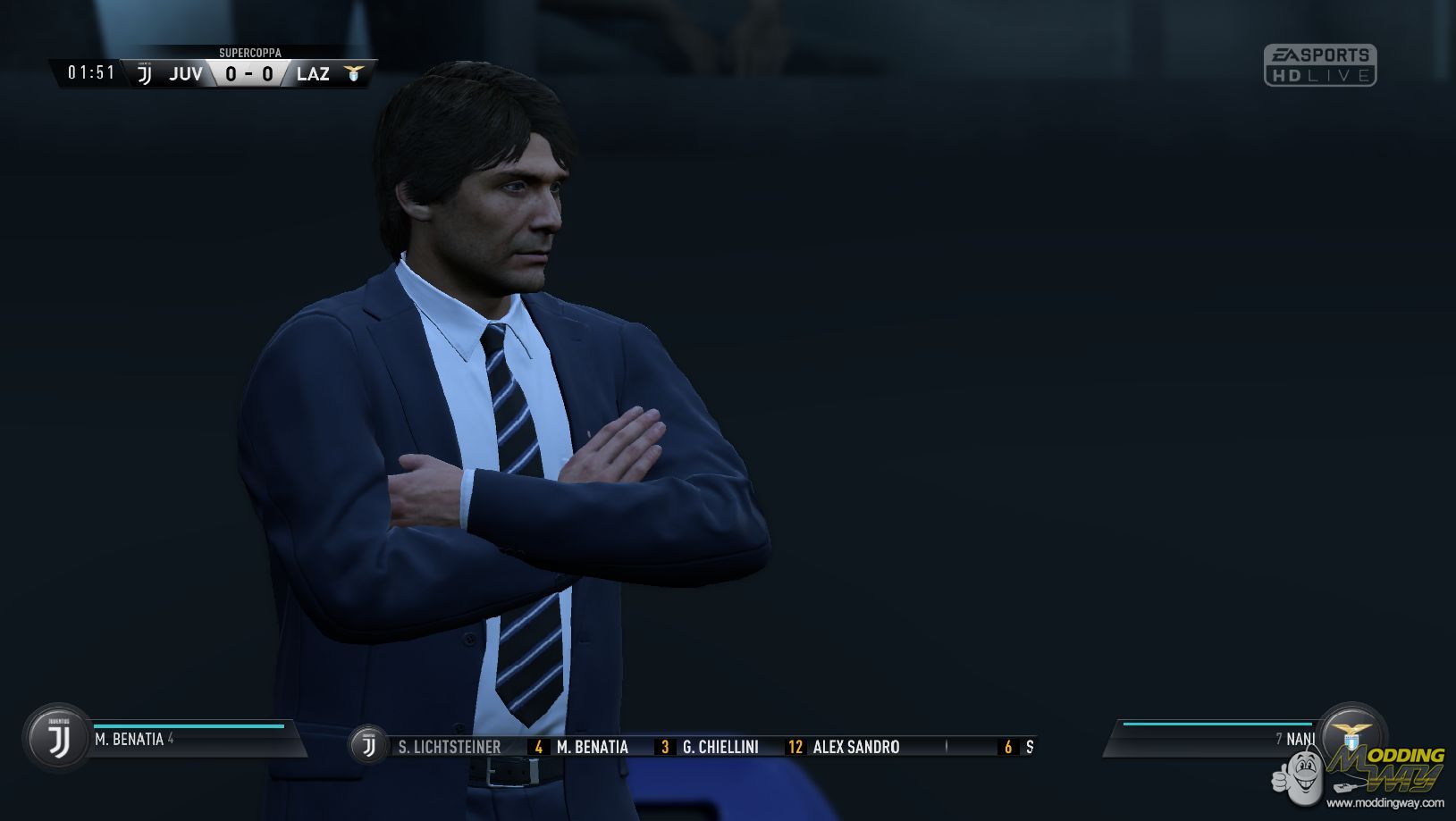Choose G. Chiellini in the lineup ticker

point(720,747)
